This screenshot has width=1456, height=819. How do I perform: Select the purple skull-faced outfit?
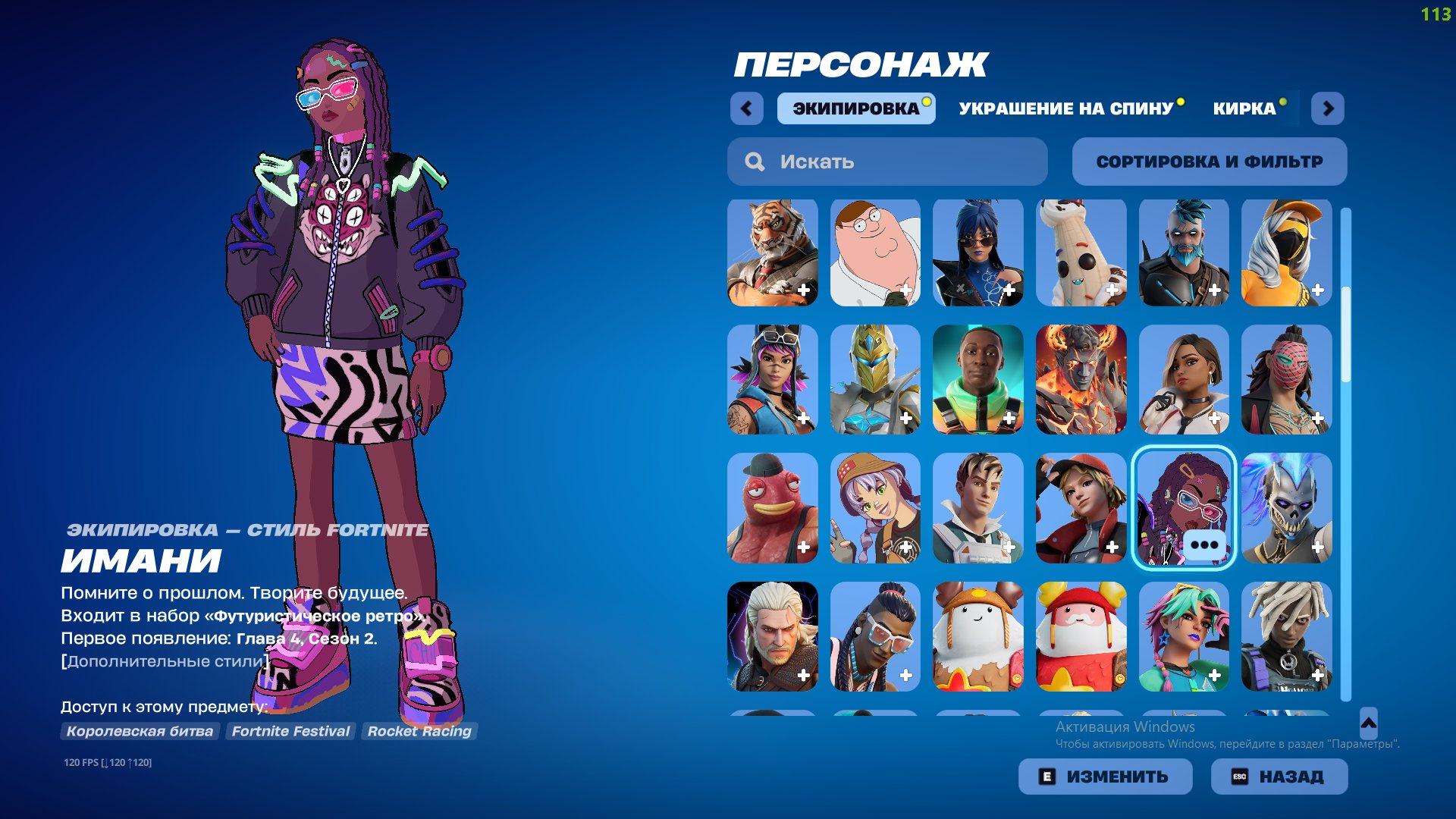1287,508
